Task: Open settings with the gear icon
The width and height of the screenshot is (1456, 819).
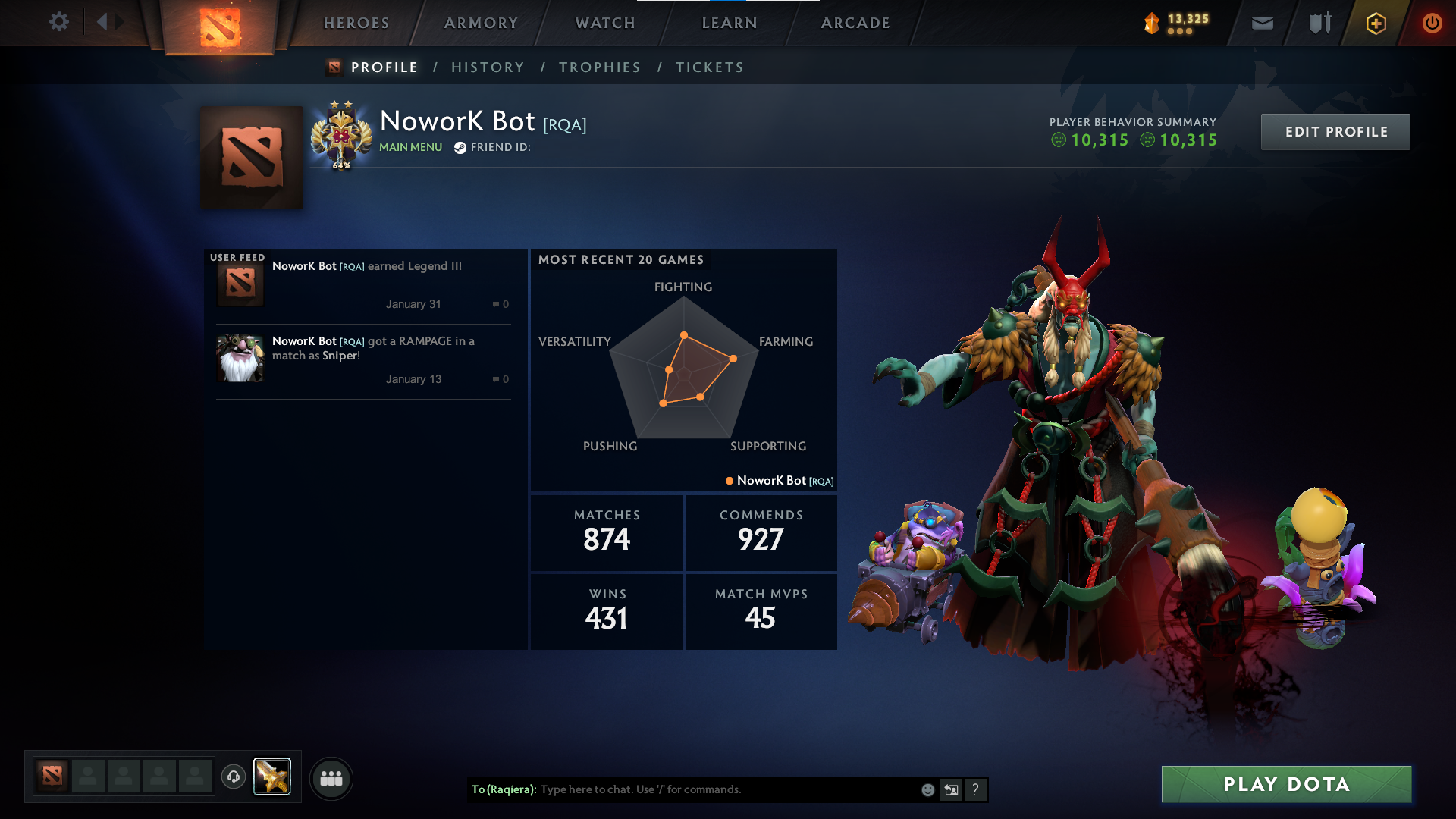Action: coord(59,22)
